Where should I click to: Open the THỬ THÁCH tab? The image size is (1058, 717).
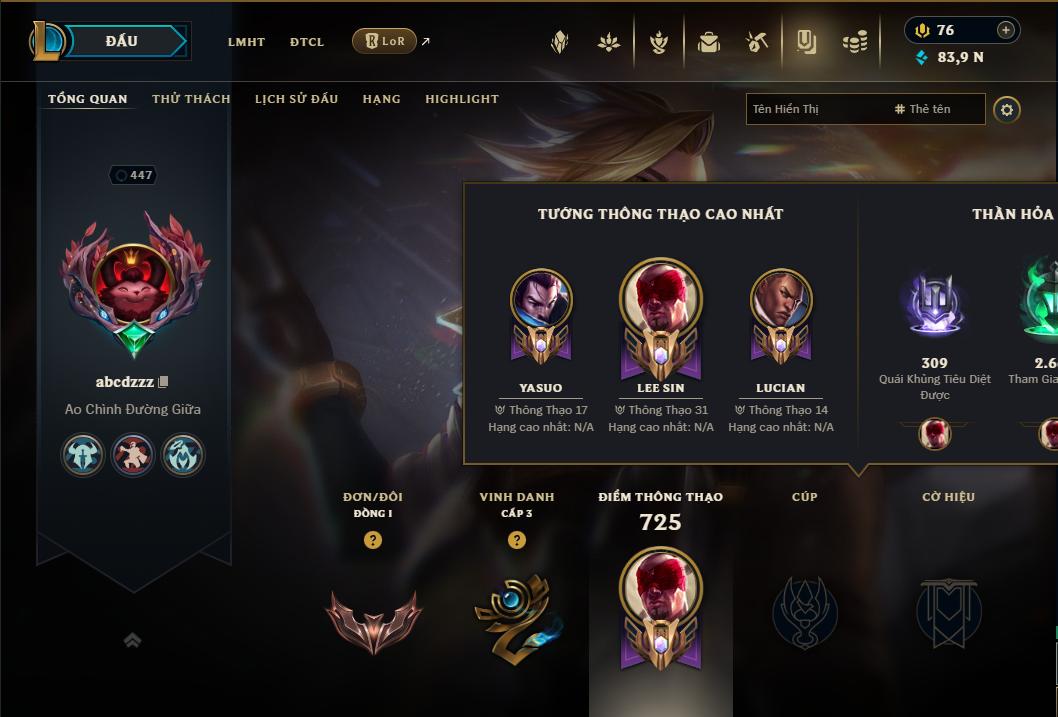pyautogui.click(x=191, y=99)
